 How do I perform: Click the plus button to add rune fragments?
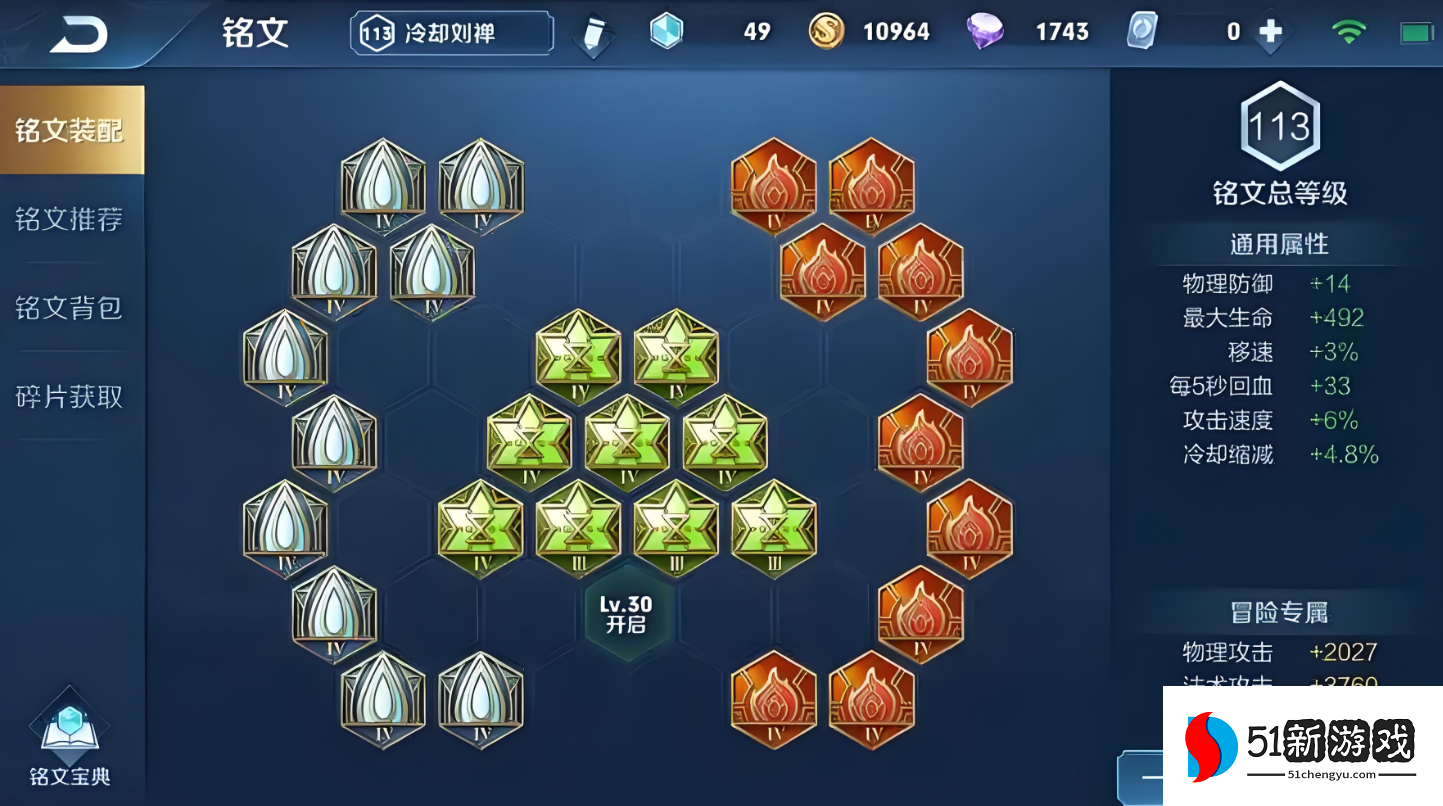[1269, 31]
